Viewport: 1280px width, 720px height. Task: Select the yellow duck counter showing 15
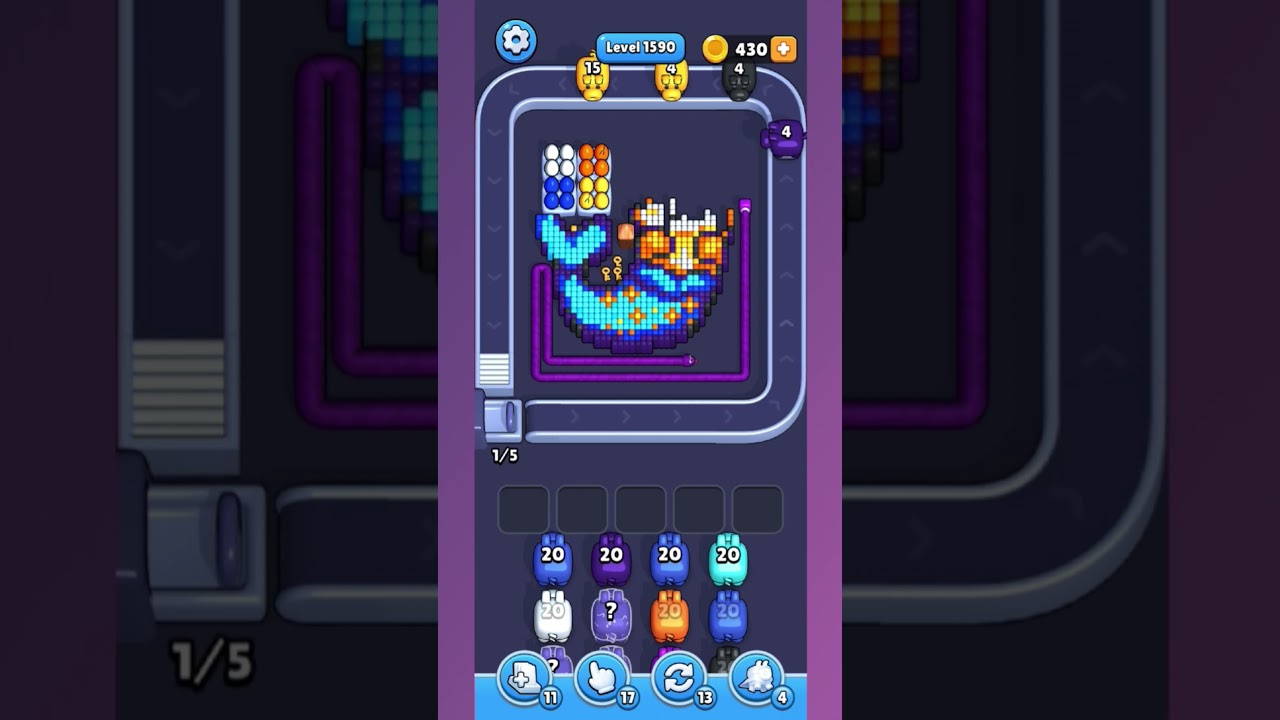pyautogui.click(x=593, y=78)
